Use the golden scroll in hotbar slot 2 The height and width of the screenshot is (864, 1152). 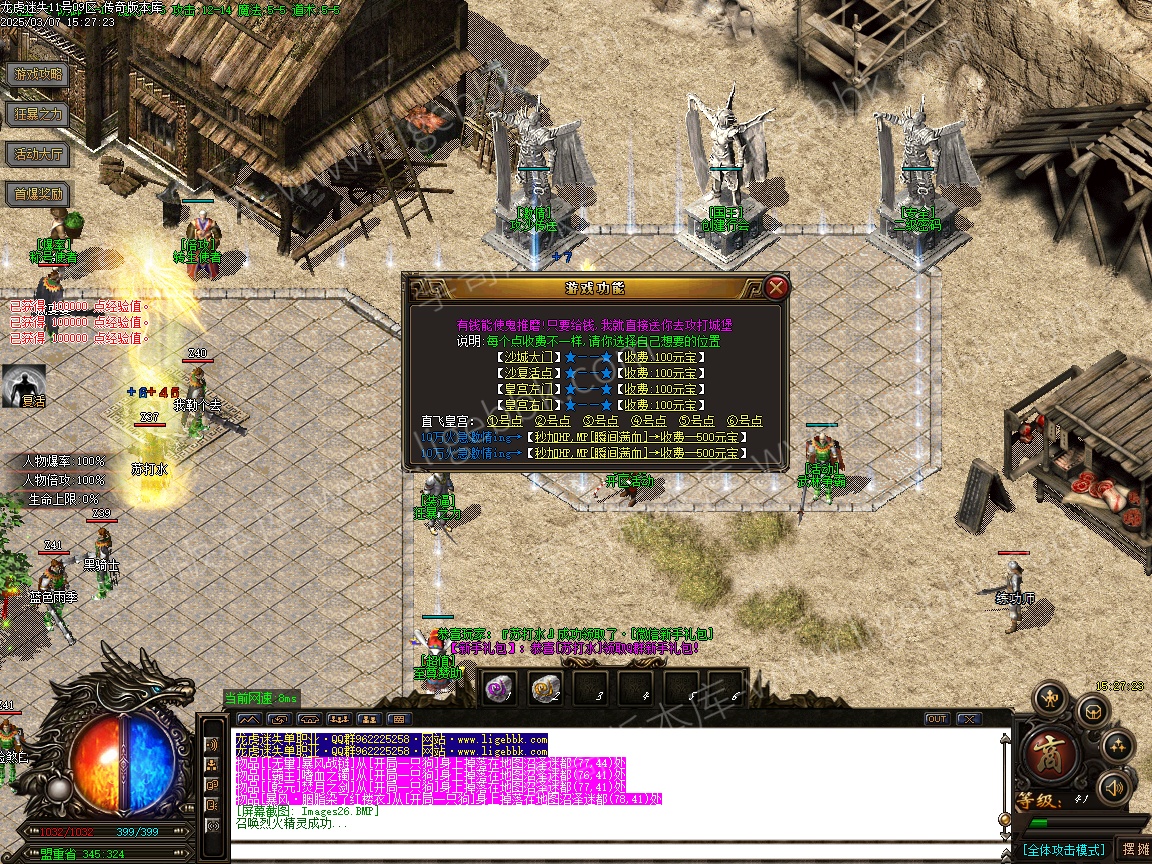545,687
